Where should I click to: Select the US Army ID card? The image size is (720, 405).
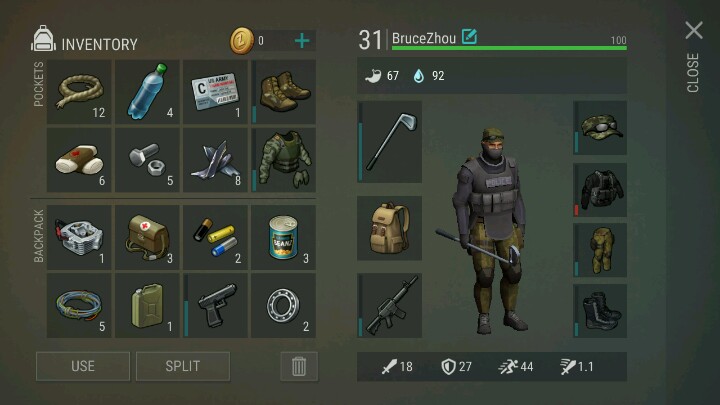(216, 91)
